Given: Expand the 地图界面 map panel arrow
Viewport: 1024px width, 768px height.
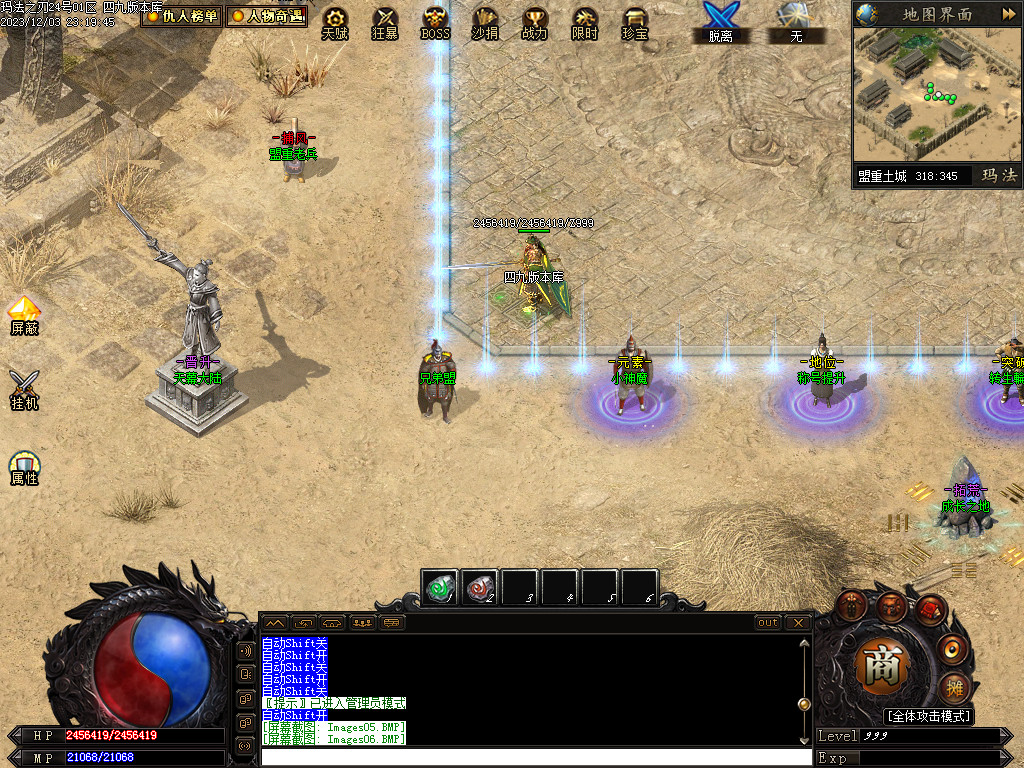Looking at the screenshot, I should [1007, 14].
